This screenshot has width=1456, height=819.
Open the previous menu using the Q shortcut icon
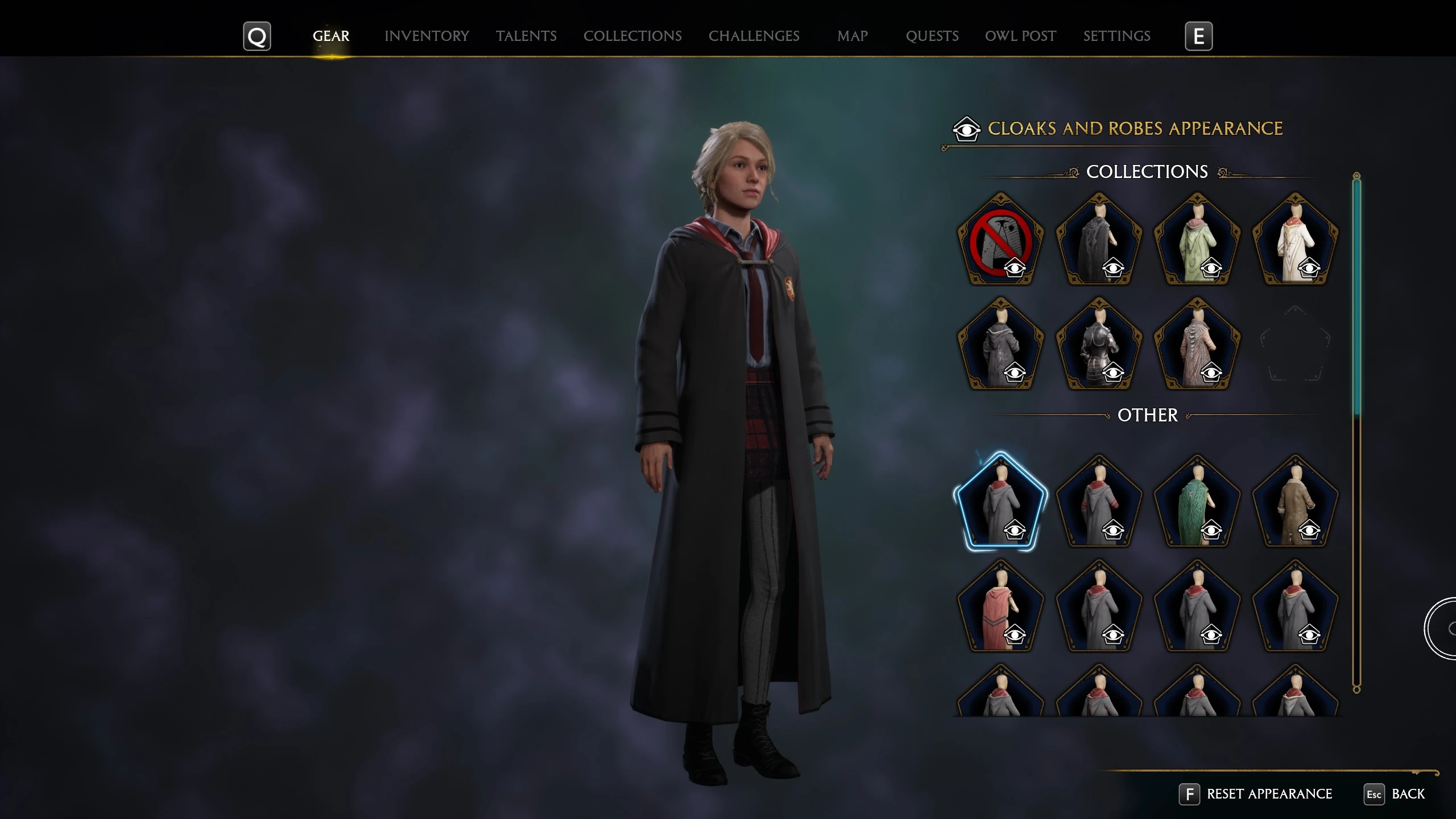click(x=257, y=35)
